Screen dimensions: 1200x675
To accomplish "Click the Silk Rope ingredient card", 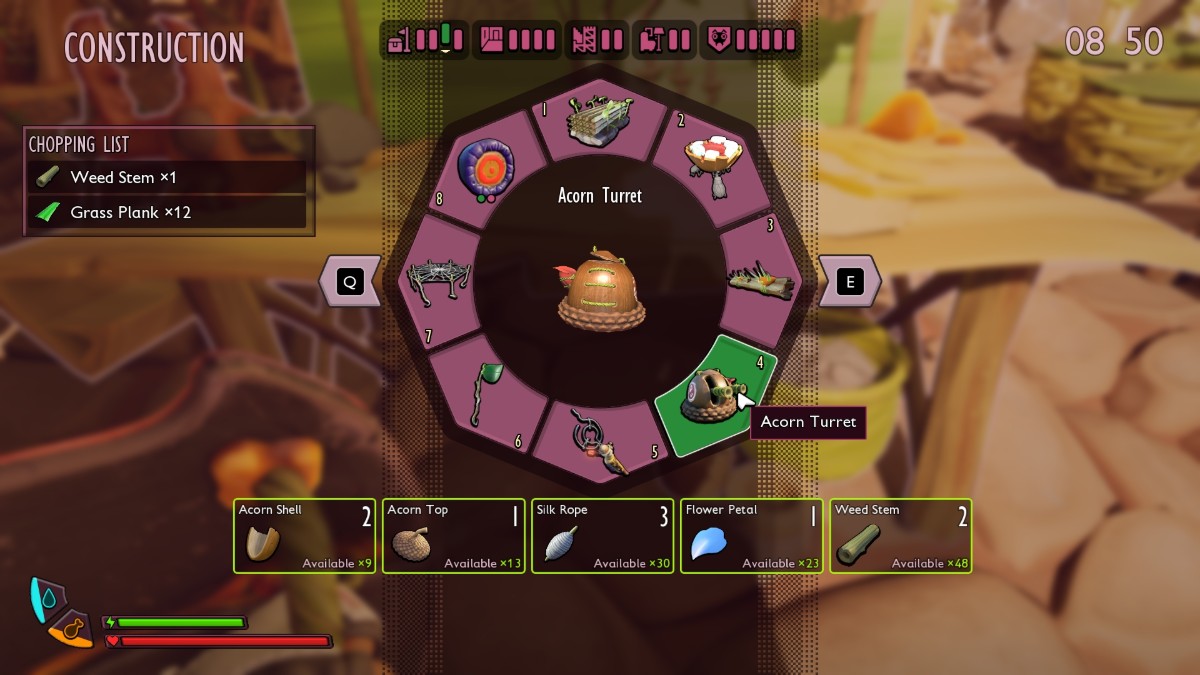I will pos(602,536).
